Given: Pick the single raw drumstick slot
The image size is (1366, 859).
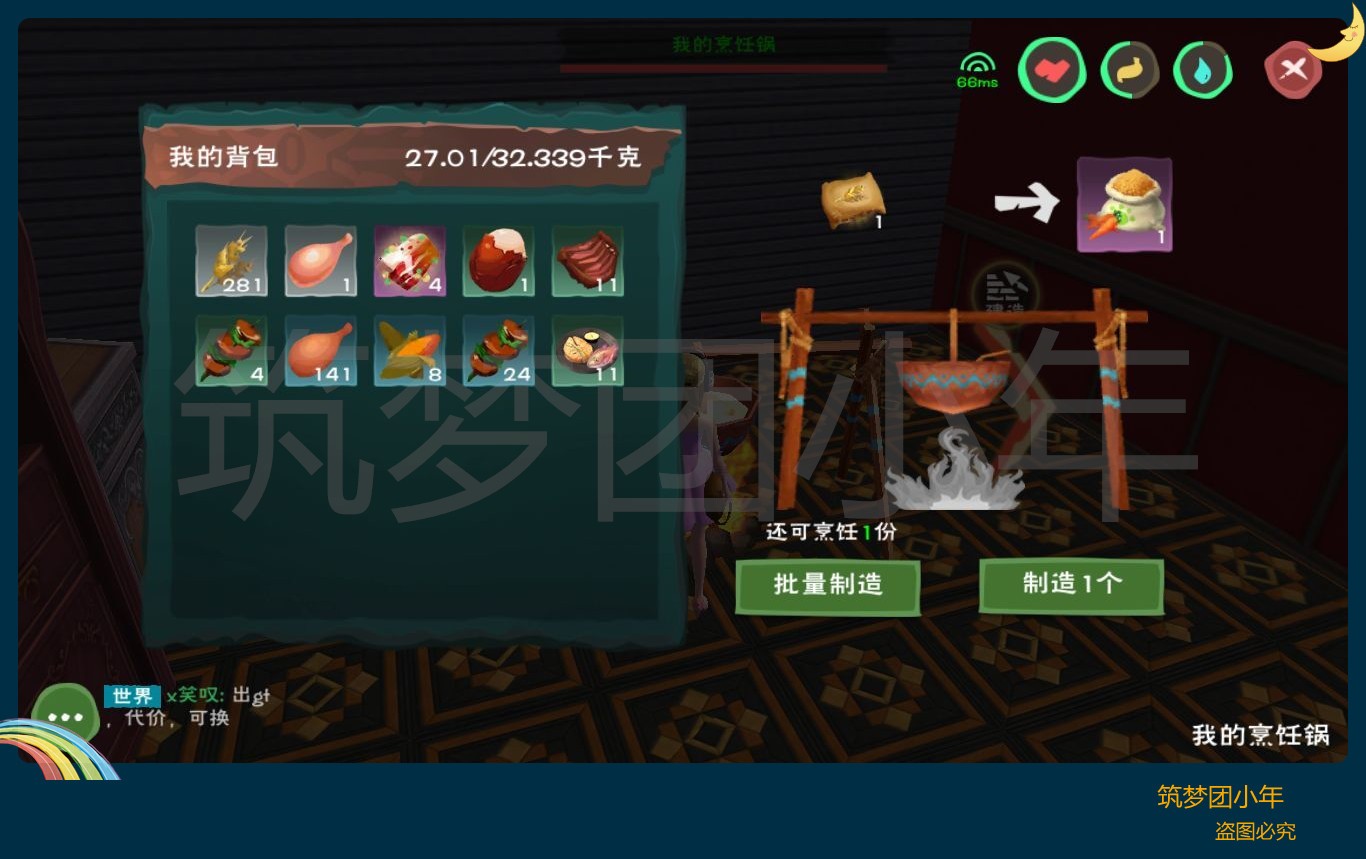Looking at the screenshot, I should click(320, 261).
